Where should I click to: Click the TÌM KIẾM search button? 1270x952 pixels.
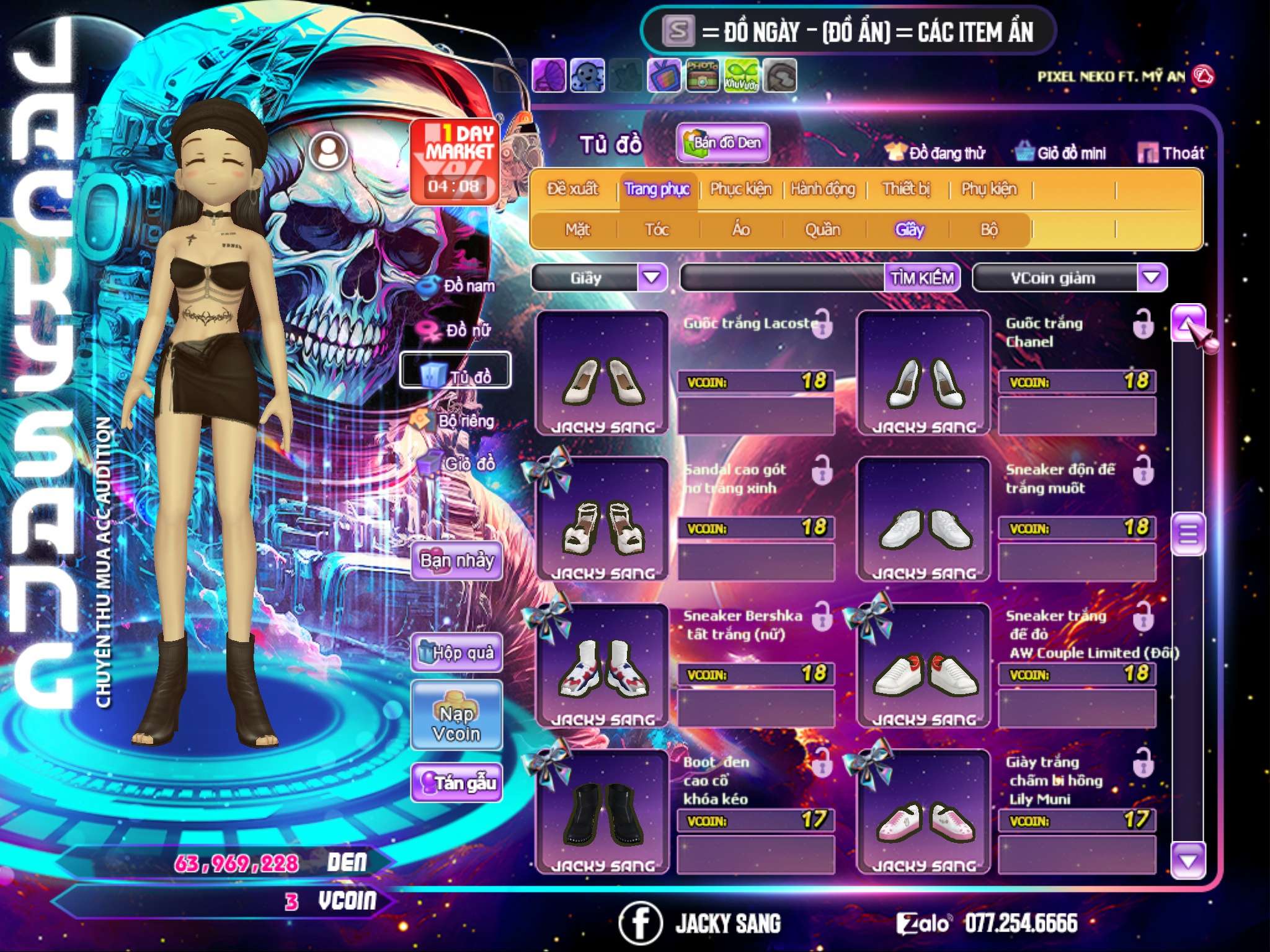point(922,278)
